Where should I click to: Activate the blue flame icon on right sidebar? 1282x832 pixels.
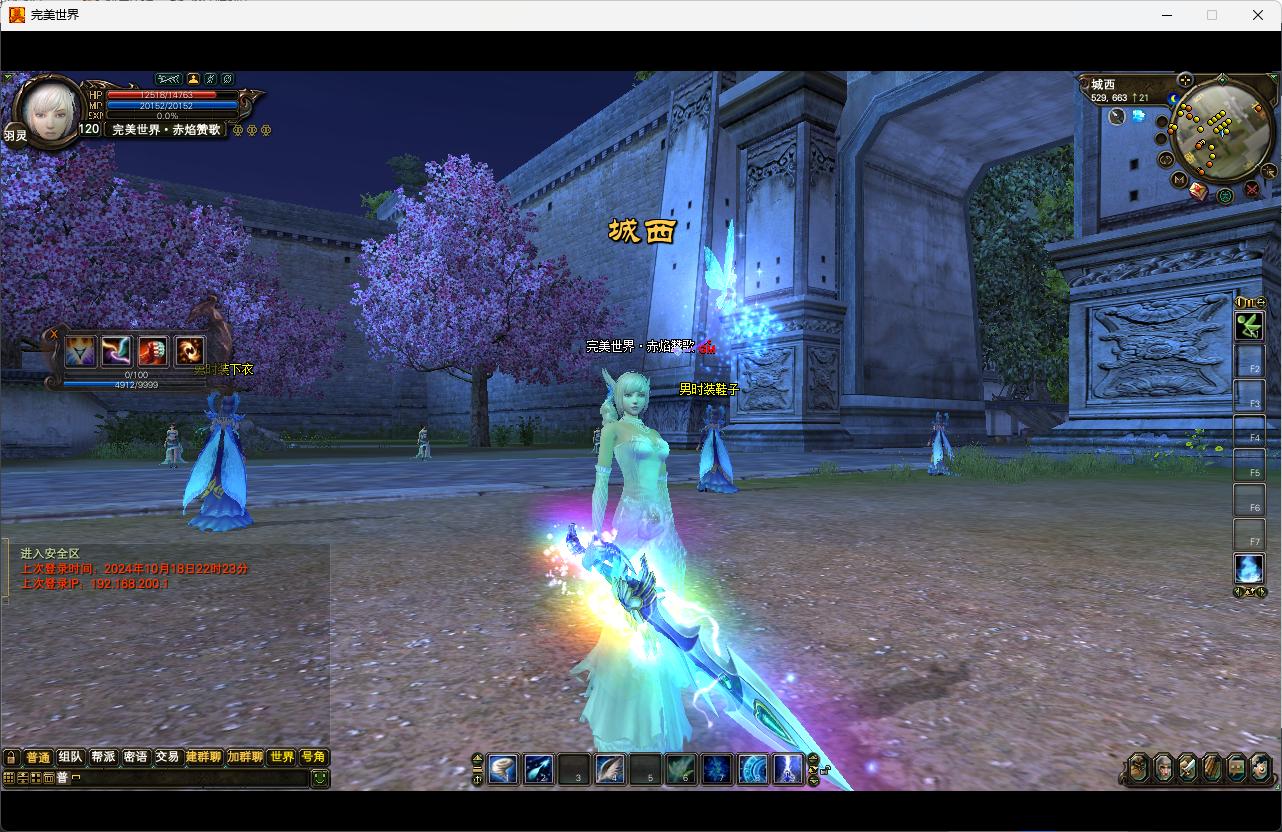click(x=1249, y=568)
